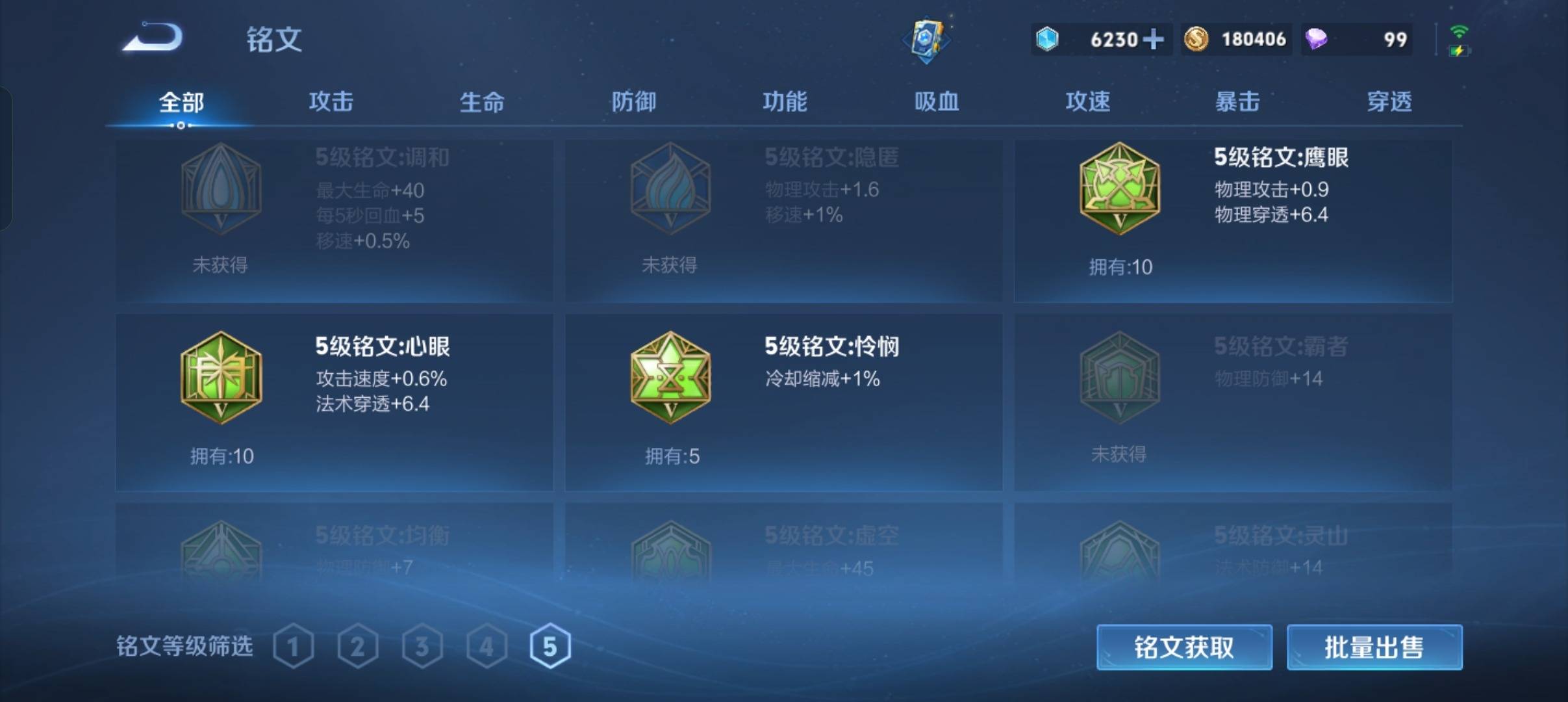Select the 怜悯 inscription emblem
The width and height of the screenshot is (1568, 702).
[670, 377]
